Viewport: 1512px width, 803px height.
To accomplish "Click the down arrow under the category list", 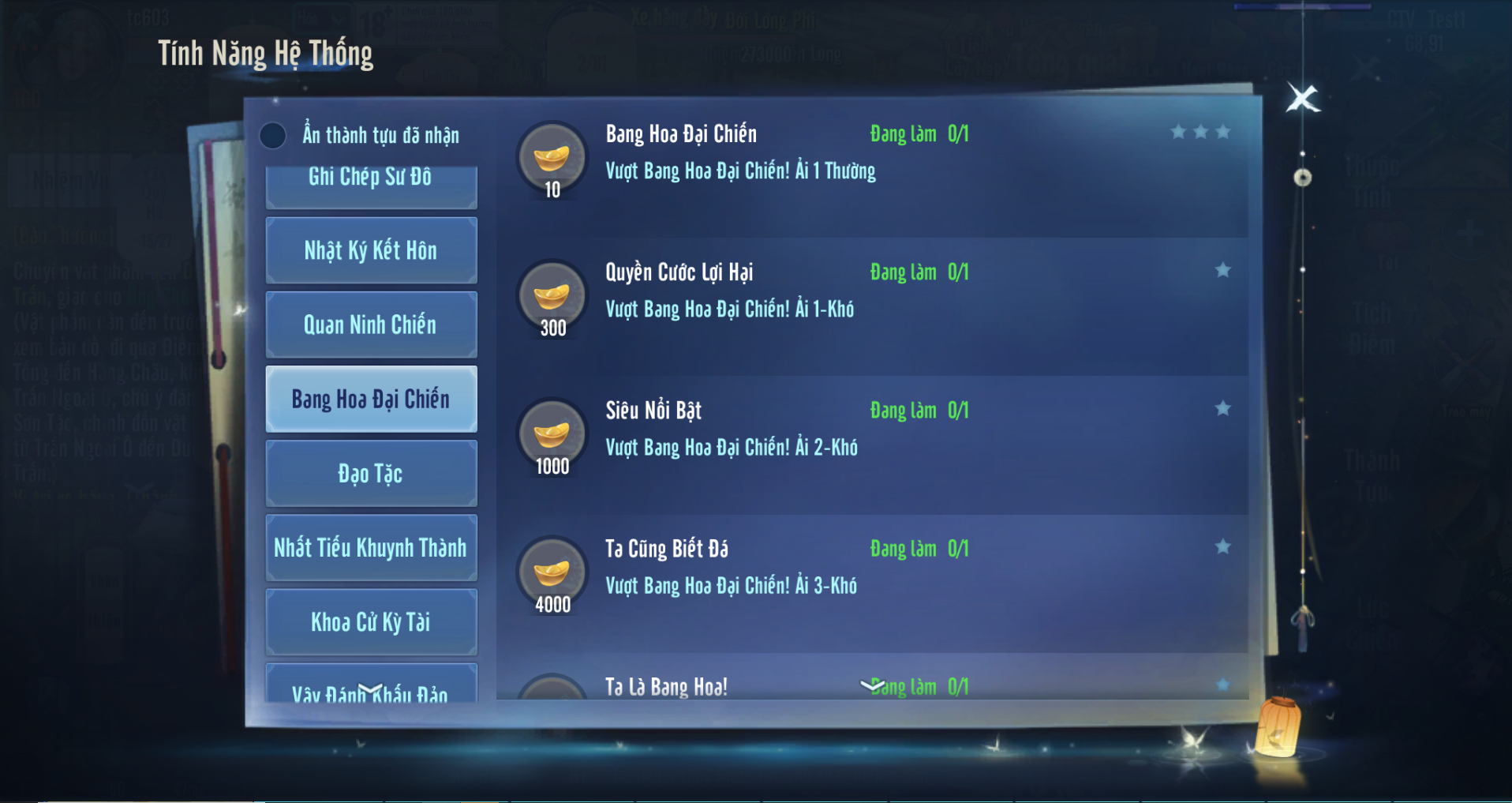I will coord(370,689).
